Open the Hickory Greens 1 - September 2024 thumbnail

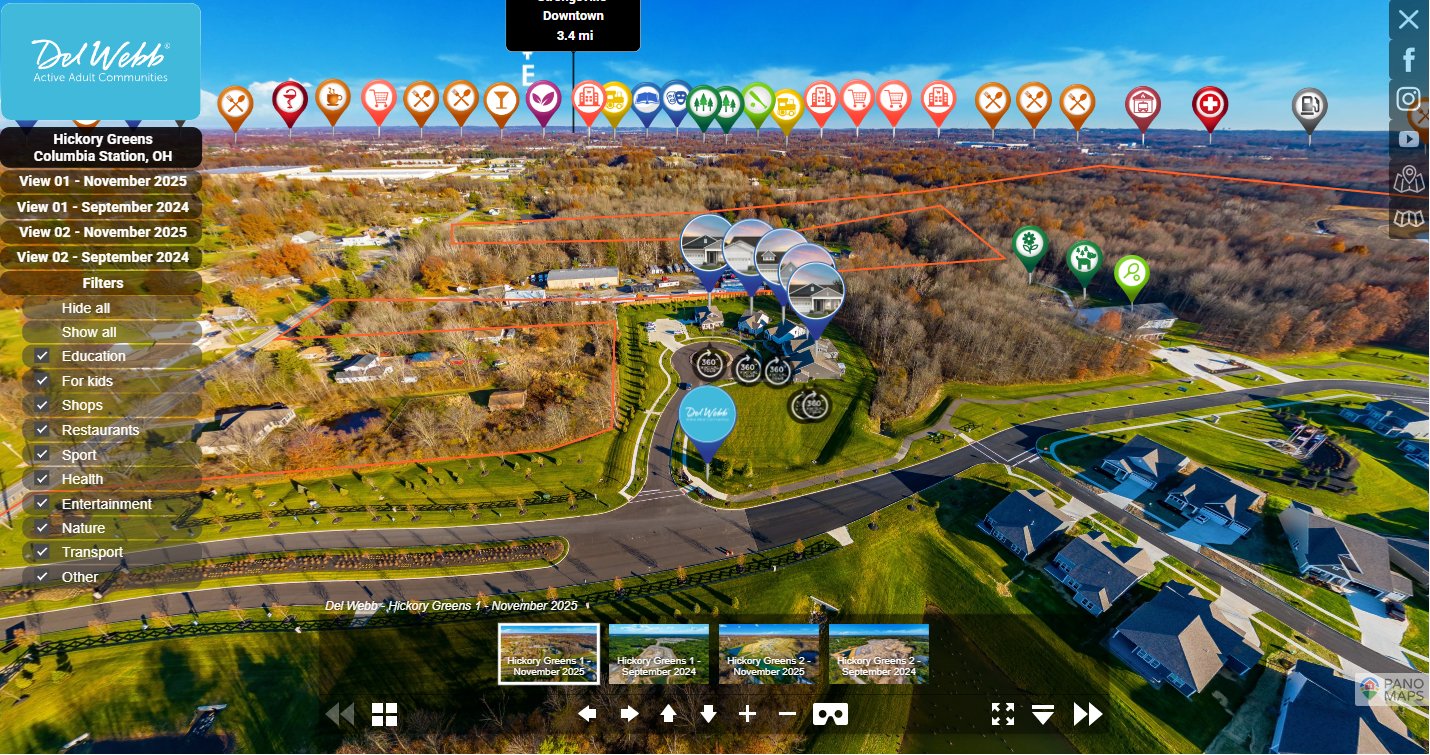(x=659, y=654)
